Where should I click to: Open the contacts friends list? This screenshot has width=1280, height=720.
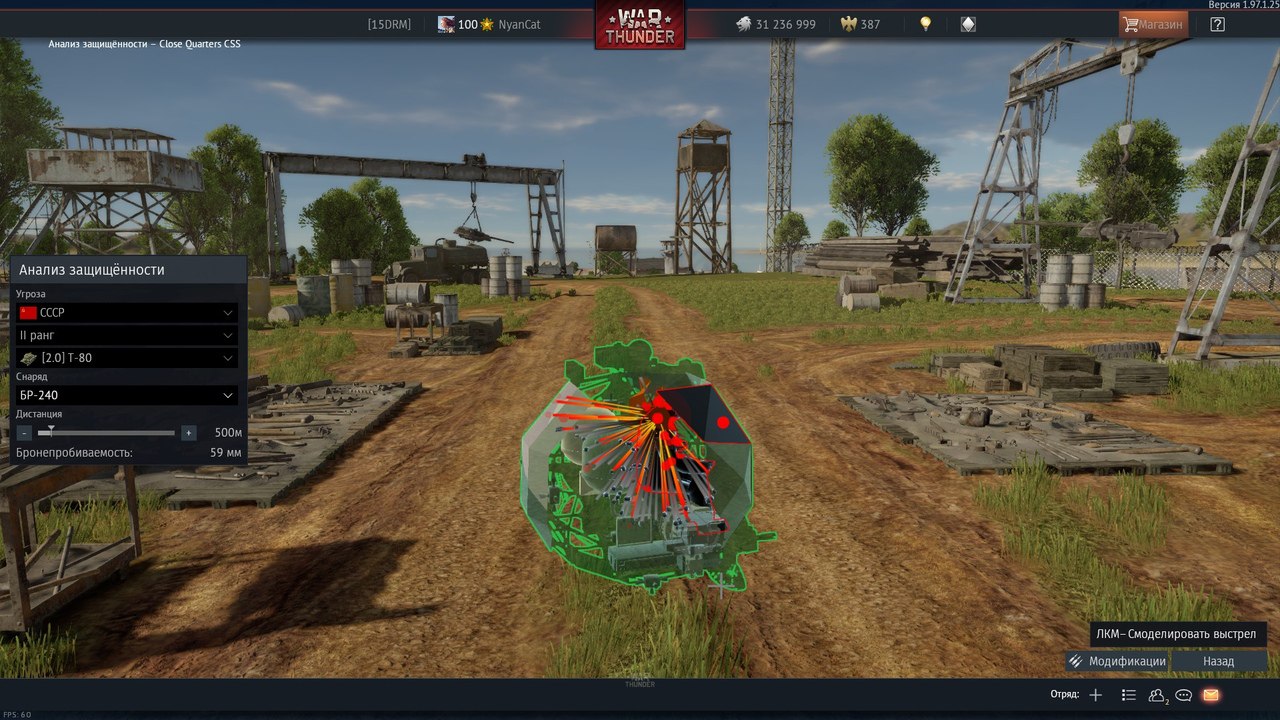coord(1157,695)
